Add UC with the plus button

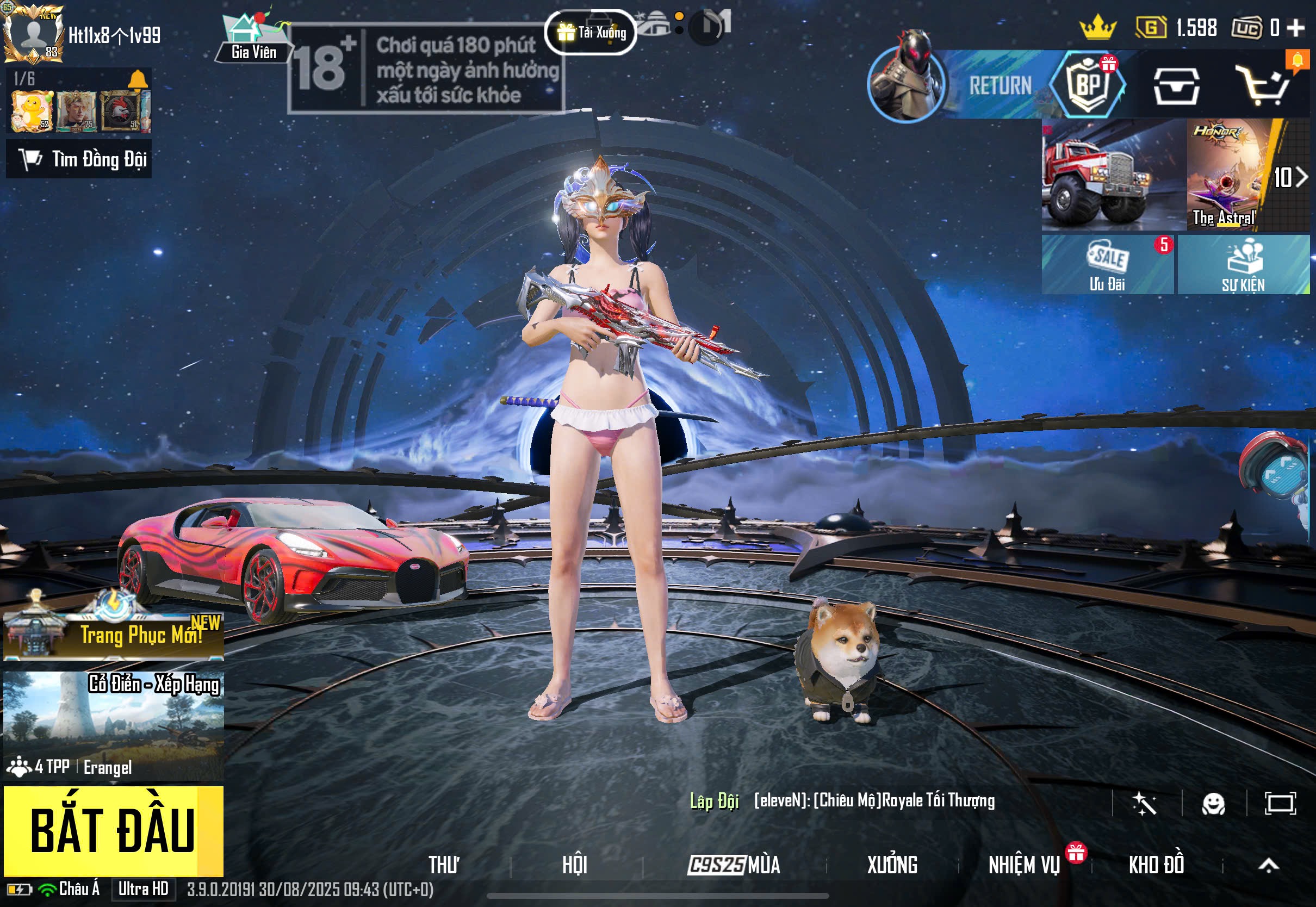click(1296, 27)
